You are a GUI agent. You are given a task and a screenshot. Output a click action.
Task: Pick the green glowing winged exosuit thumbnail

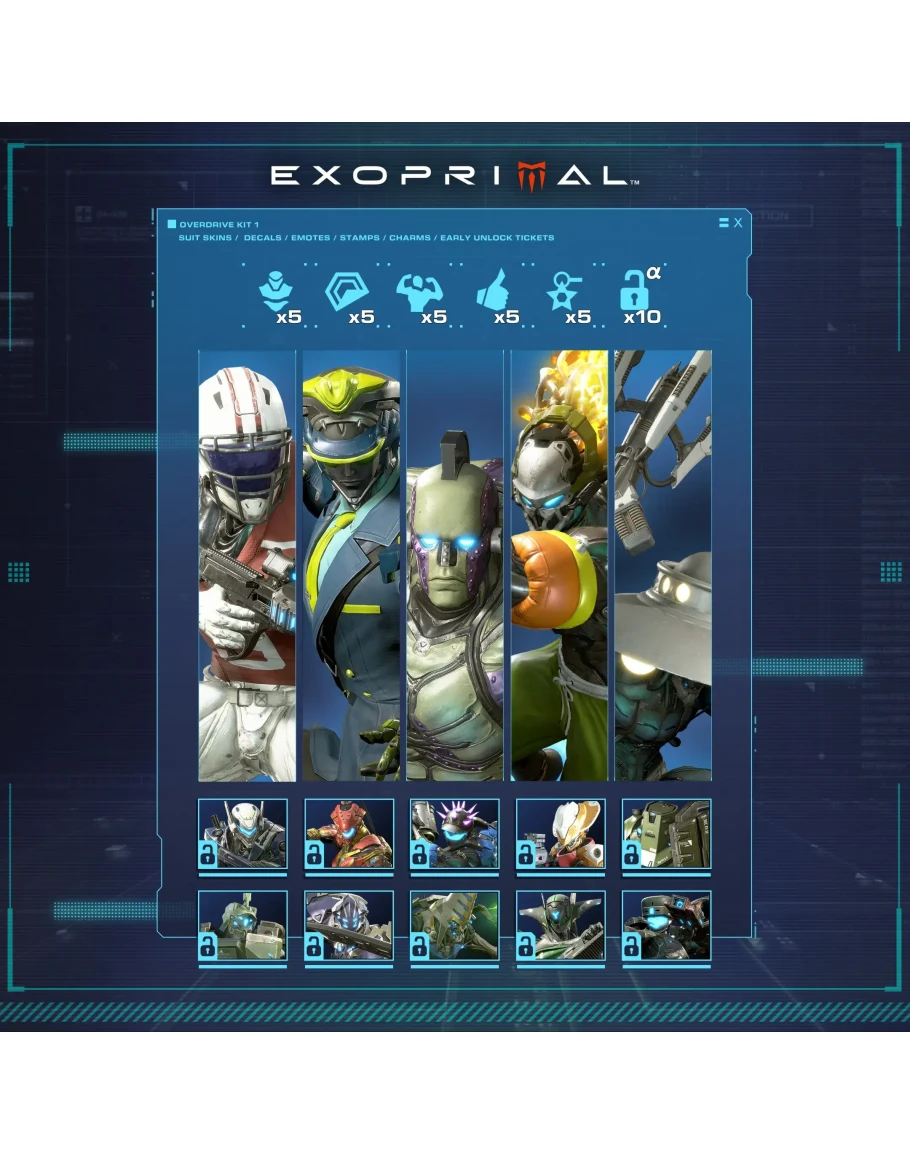tap(455, 926)
